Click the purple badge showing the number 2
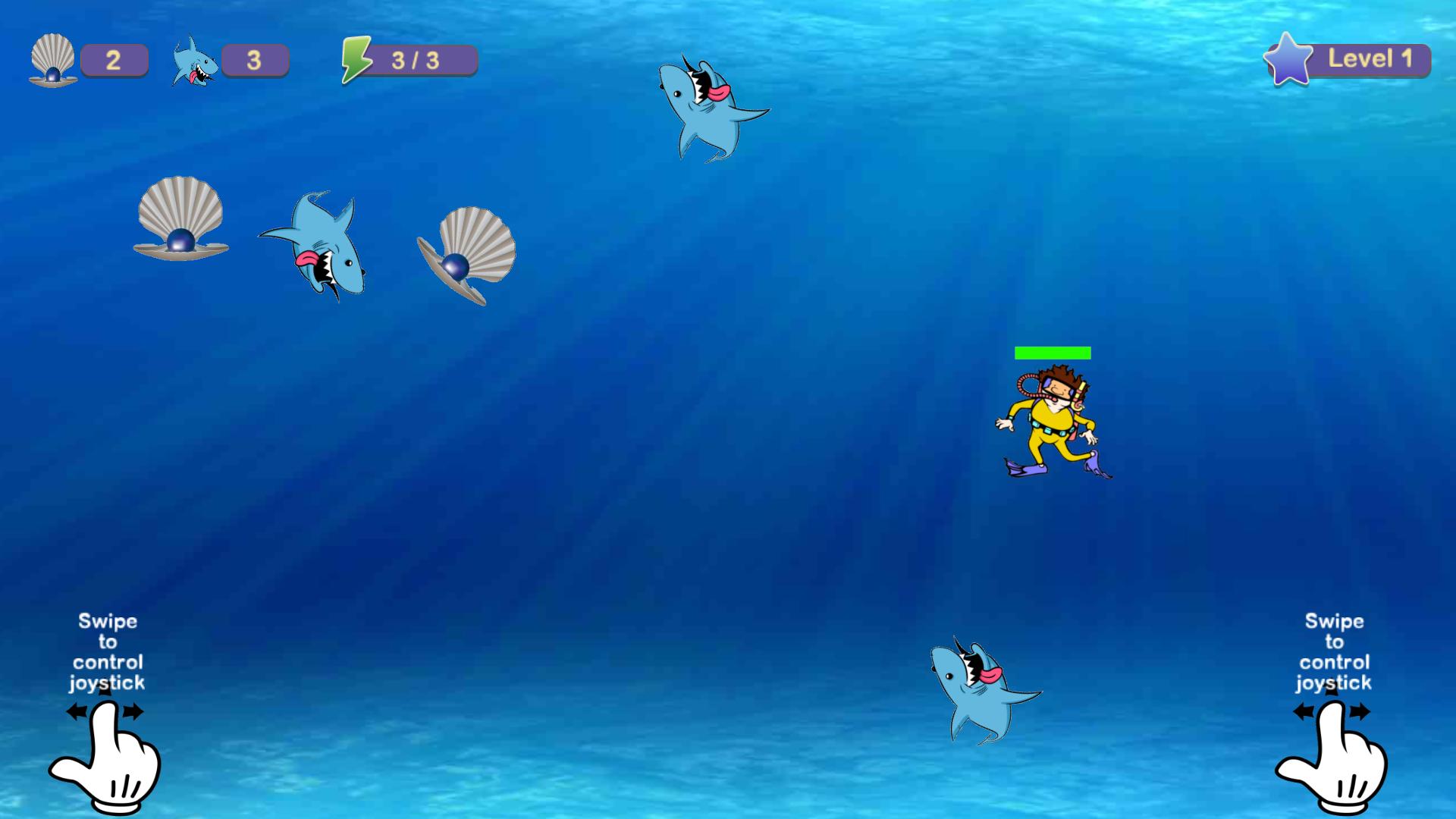This screenshot has height=819, width=1456. point(115,60)
